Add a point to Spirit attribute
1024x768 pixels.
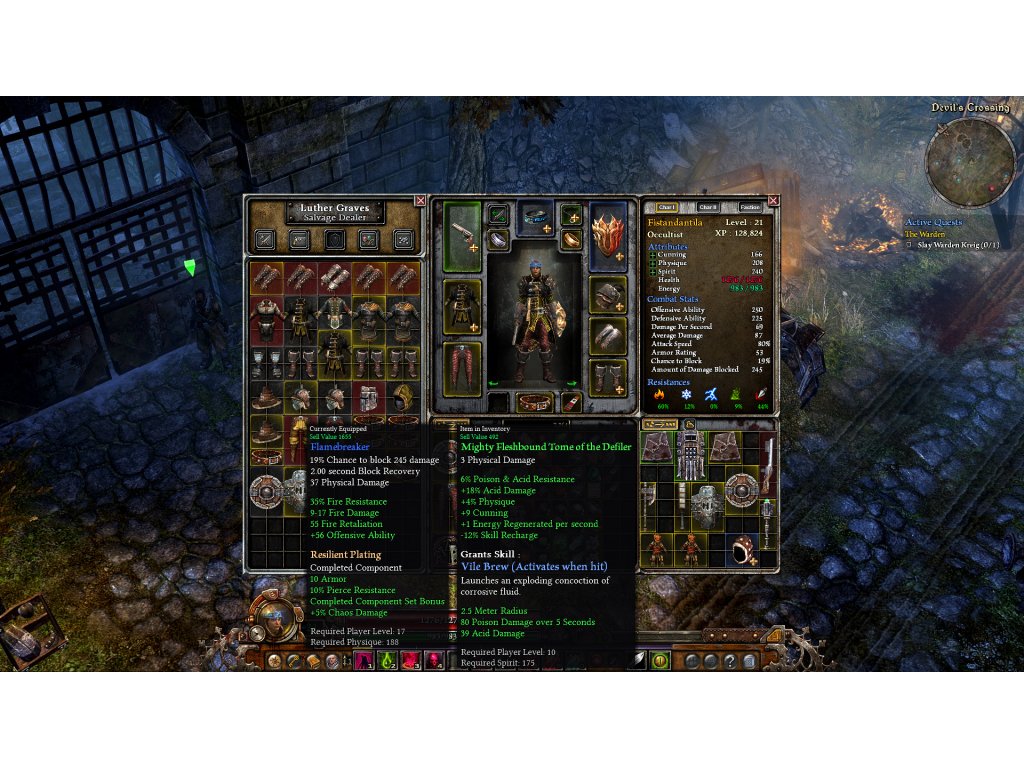[653, 271]
